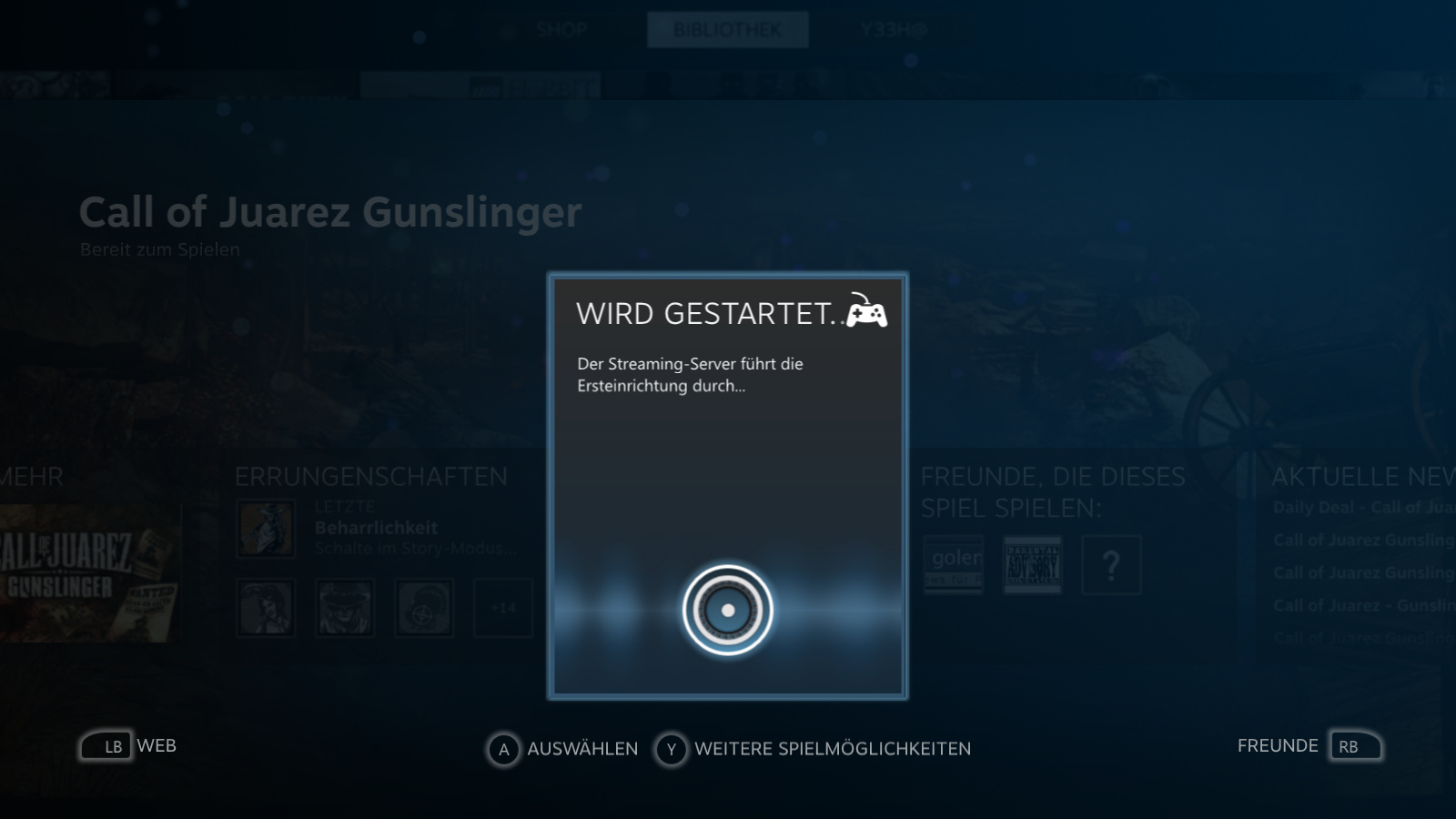Click the crosshair achievement icon
The width and height of the screenshot is (1456, 819).
(422, 607)
